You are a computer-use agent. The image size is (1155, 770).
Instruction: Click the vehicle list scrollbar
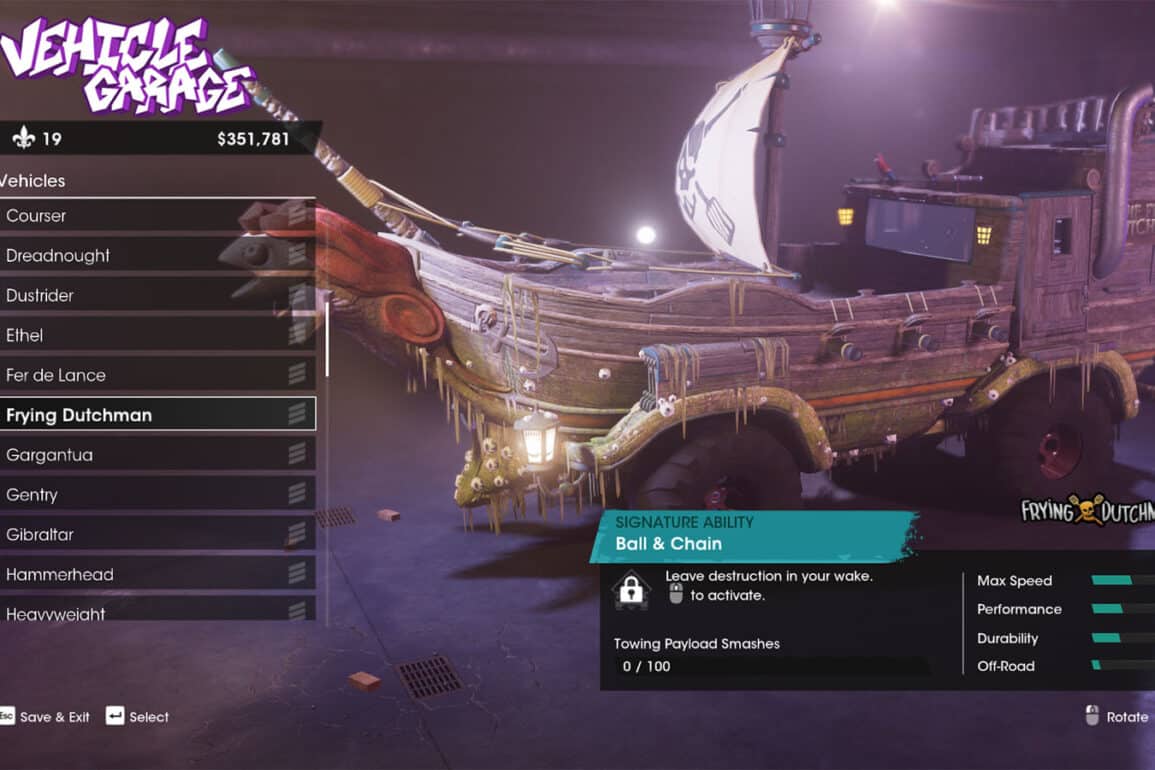coord(326,338)
